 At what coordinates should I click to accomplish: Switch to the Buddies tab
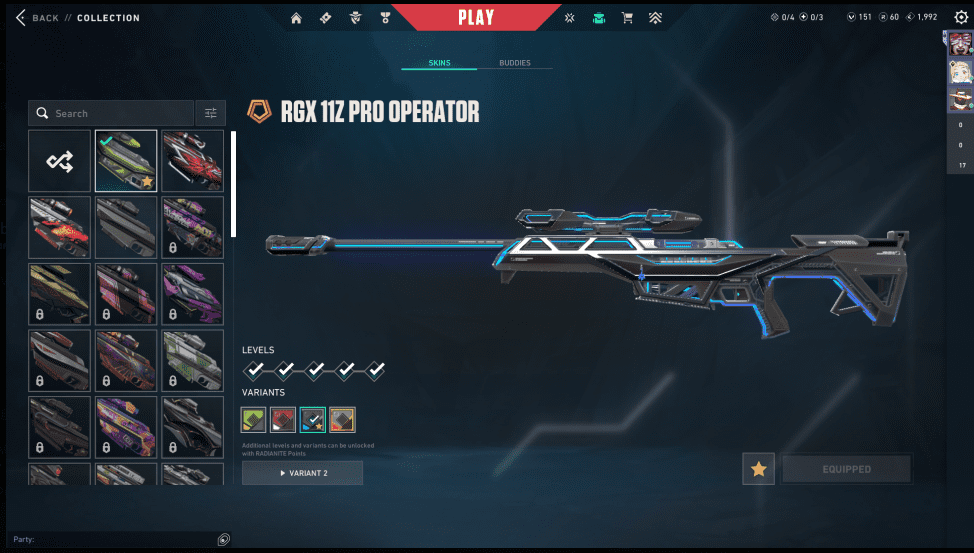[515, 63]
